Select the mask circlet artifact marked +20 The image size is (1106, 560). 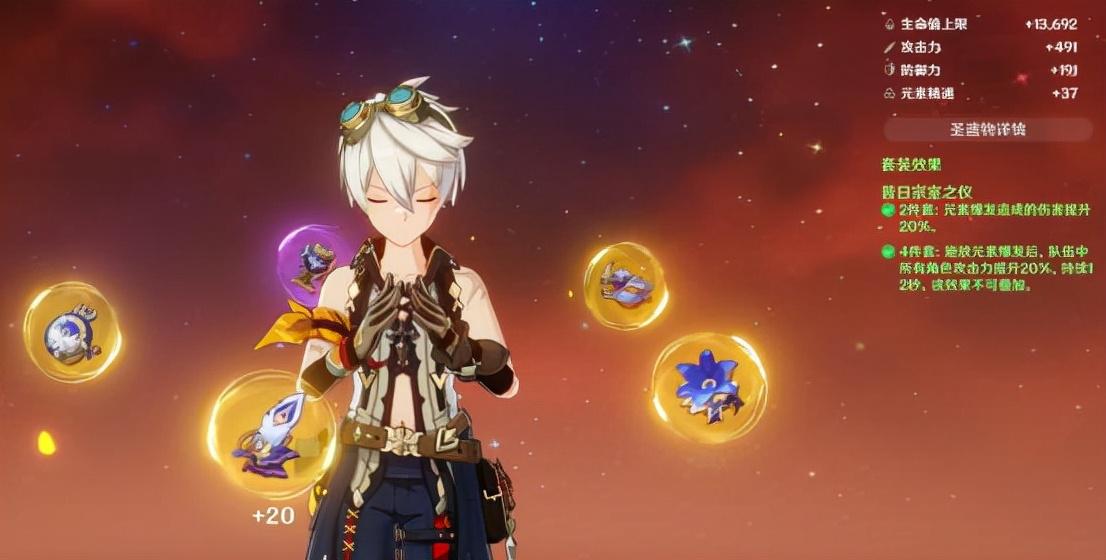[x=271, y=434]
